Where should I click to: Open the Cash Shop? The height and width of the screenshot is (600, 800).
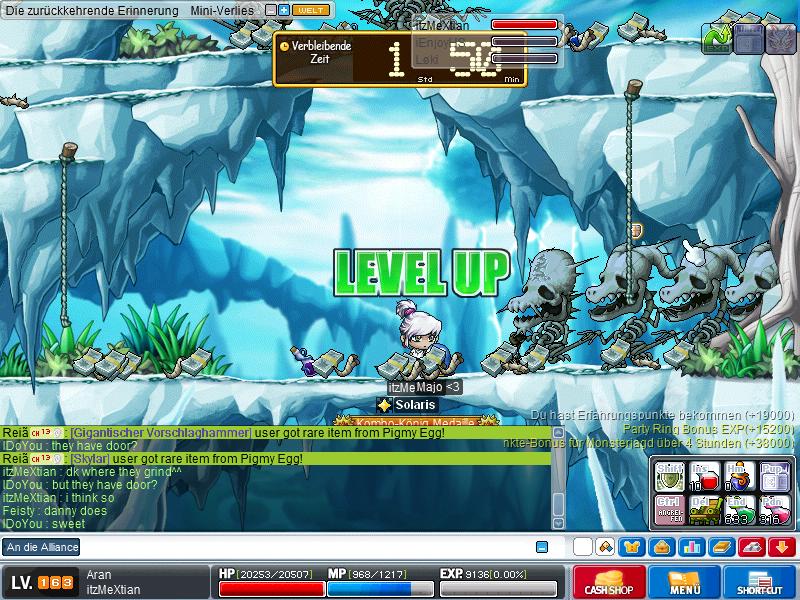pos(608,582)
